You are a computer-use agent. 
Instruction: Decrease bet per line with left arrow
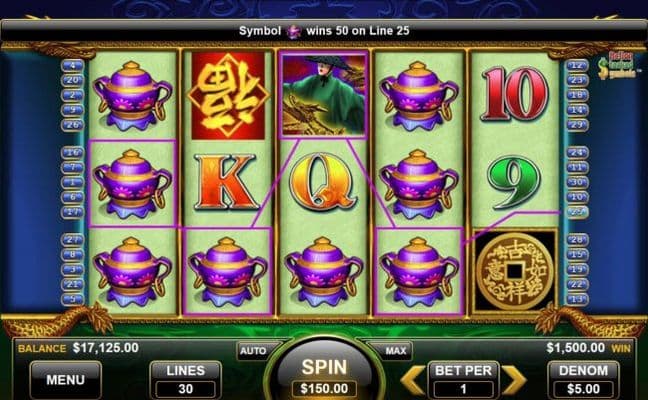[411, 379]
